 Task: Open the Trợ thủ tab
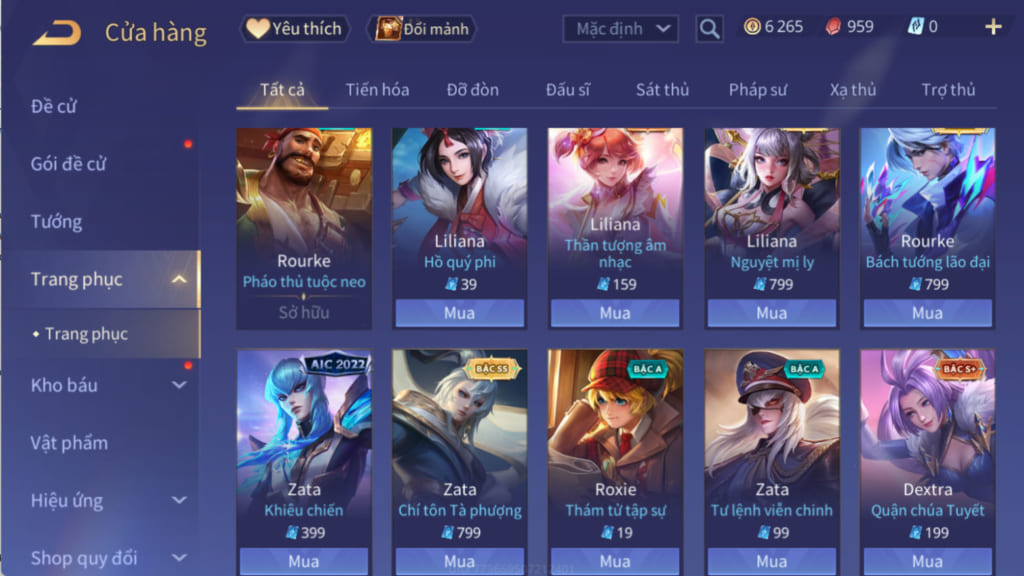948,89
